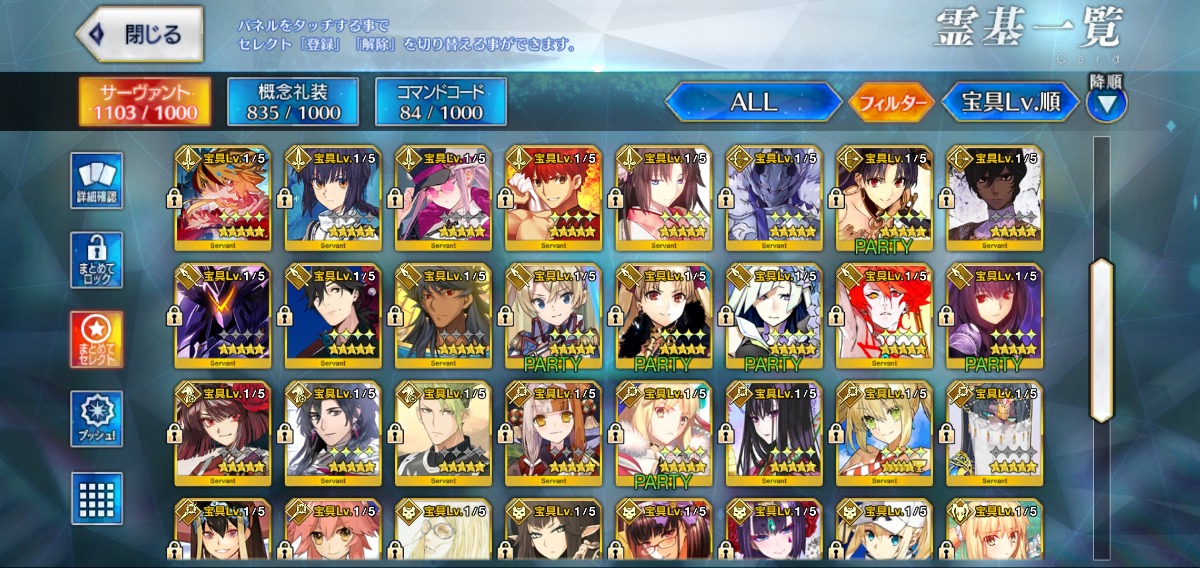Viewport: 1200px width, 568px height.
Task: Open the コマンドコード tab
Action: coord(441,101)
